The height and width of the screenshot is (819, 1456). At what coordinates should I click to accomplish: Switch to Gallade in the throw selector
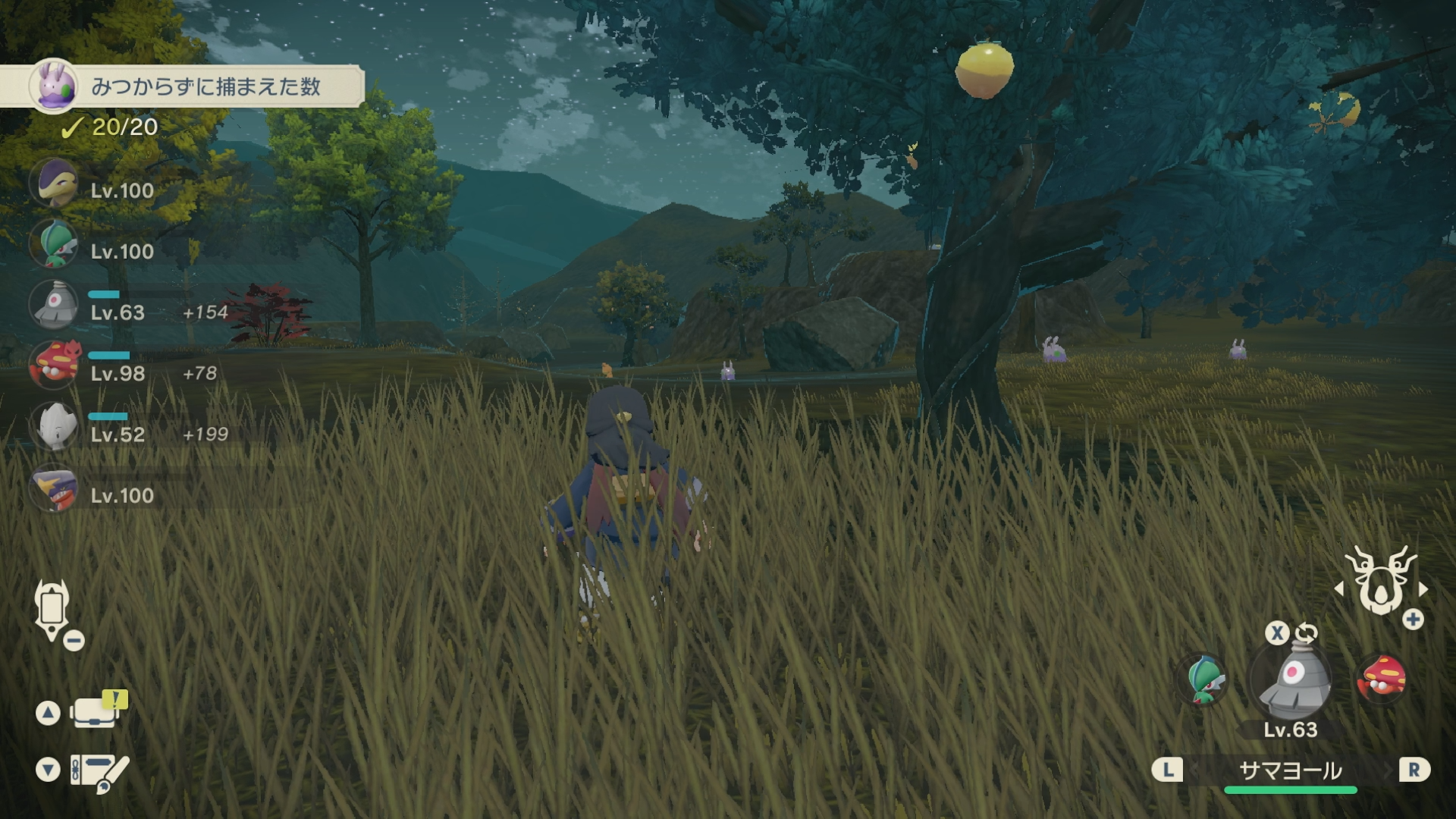click(1203, 679)
